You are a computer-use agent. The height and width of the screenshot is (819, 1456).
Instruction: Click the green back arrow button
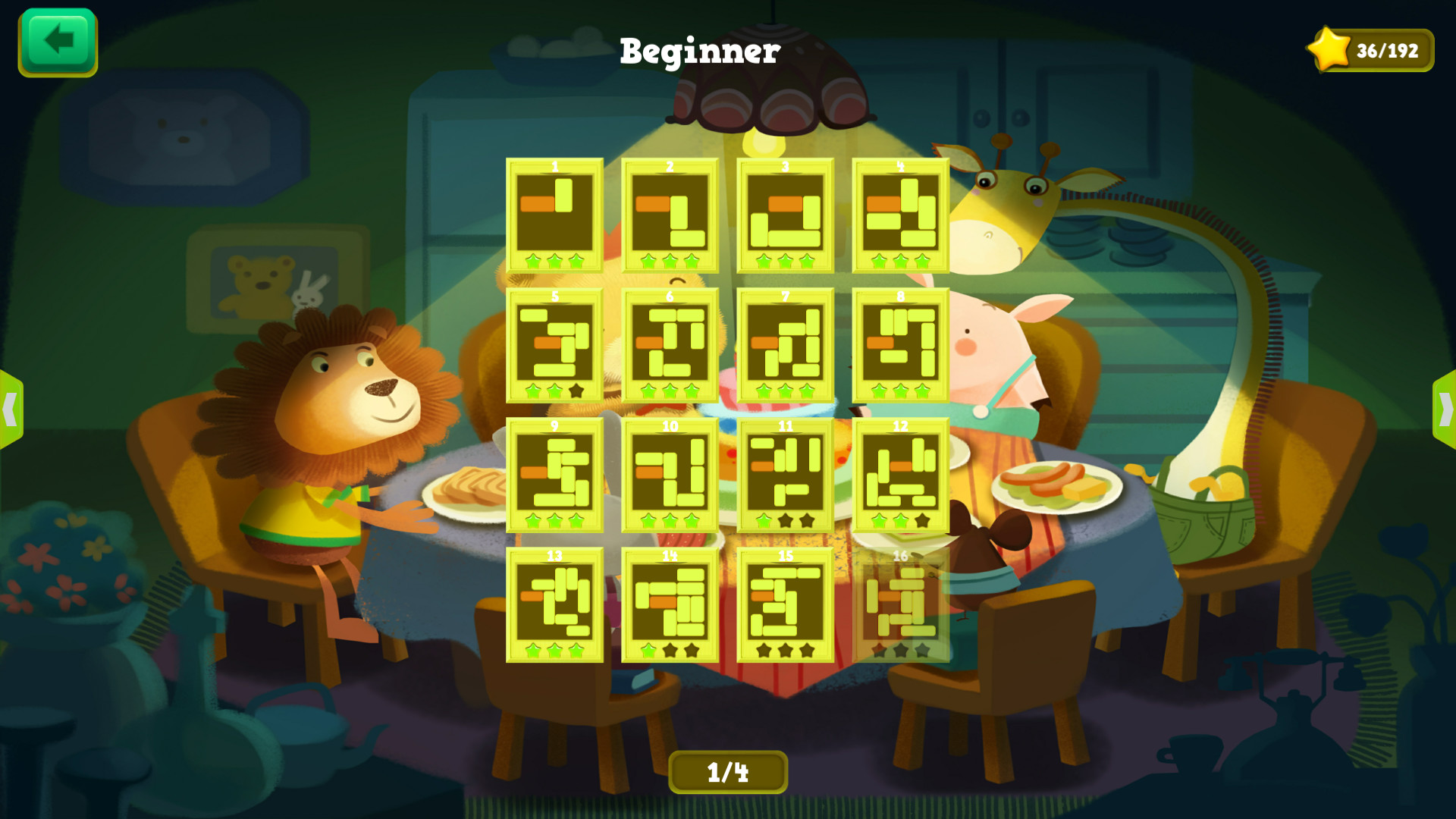tap(57, 43)
